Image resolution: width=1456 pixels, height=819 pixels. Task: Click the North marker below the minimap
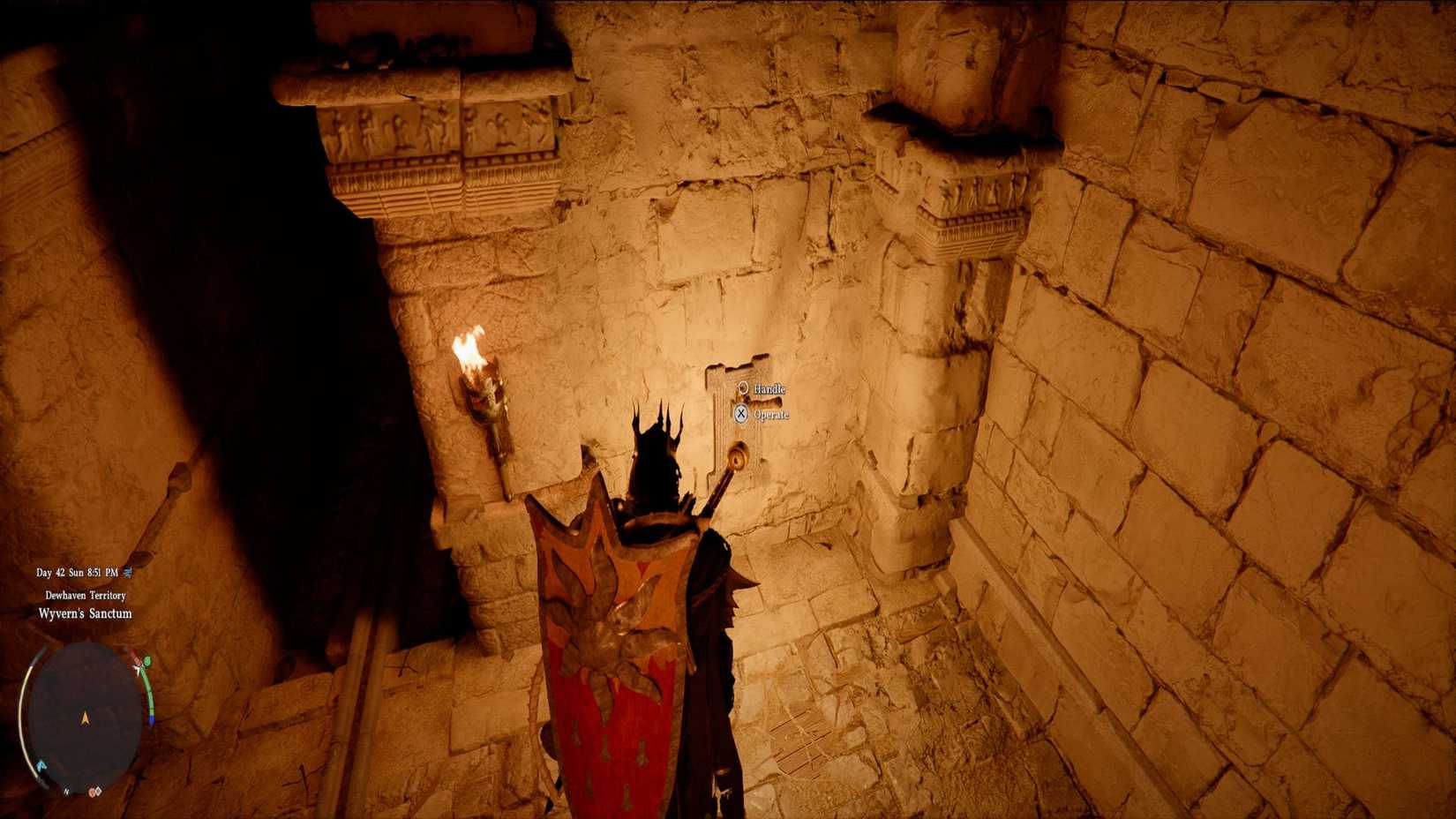pos(67,791)
